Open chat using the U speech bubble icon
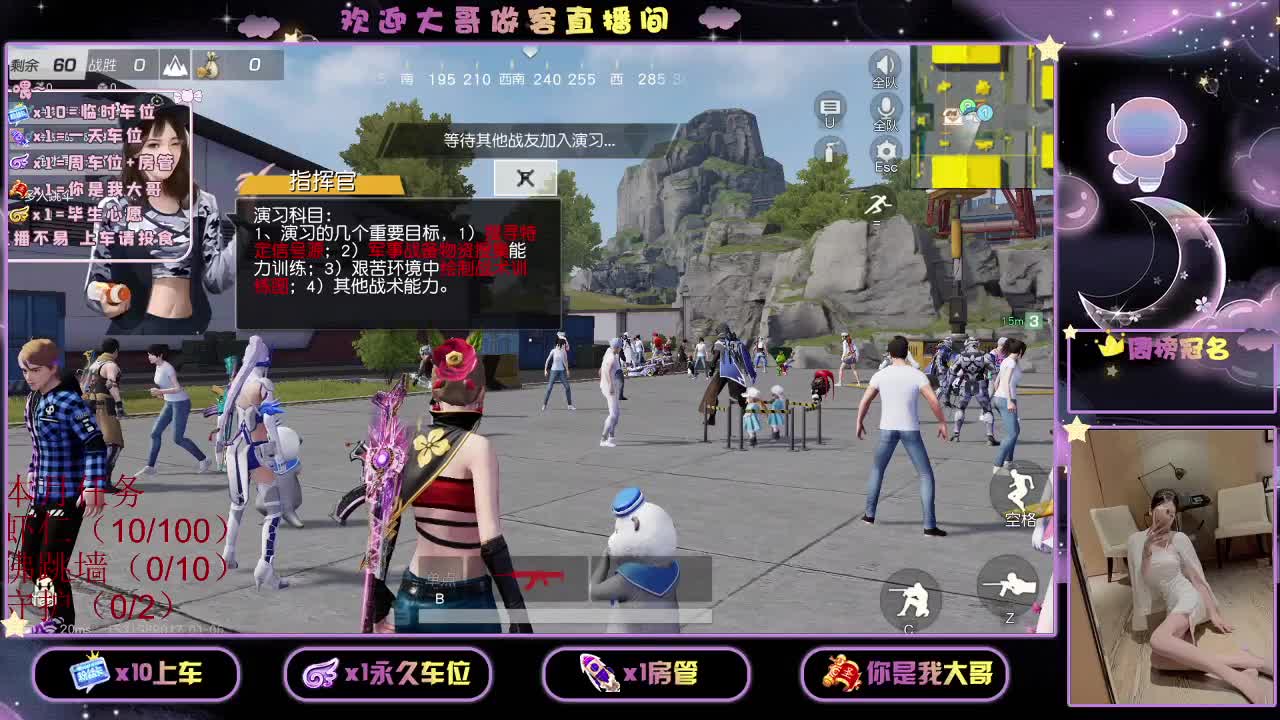 (830, 106)
